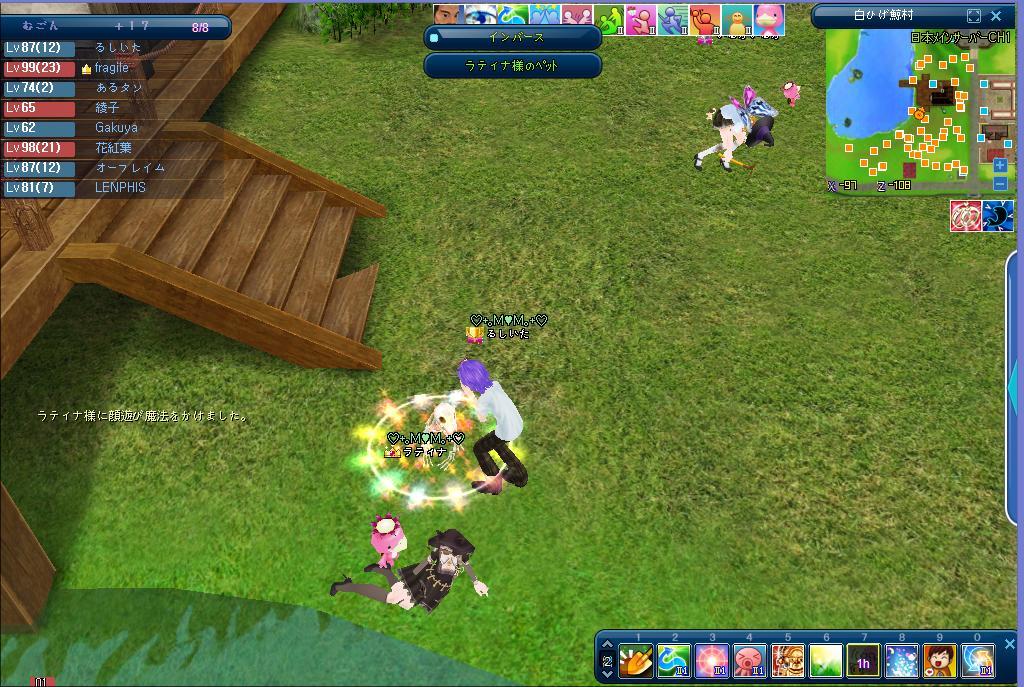Activate the pink octopus skill slot
Viewport: 1024px width, 687px height.
click(x=749, y=661)
